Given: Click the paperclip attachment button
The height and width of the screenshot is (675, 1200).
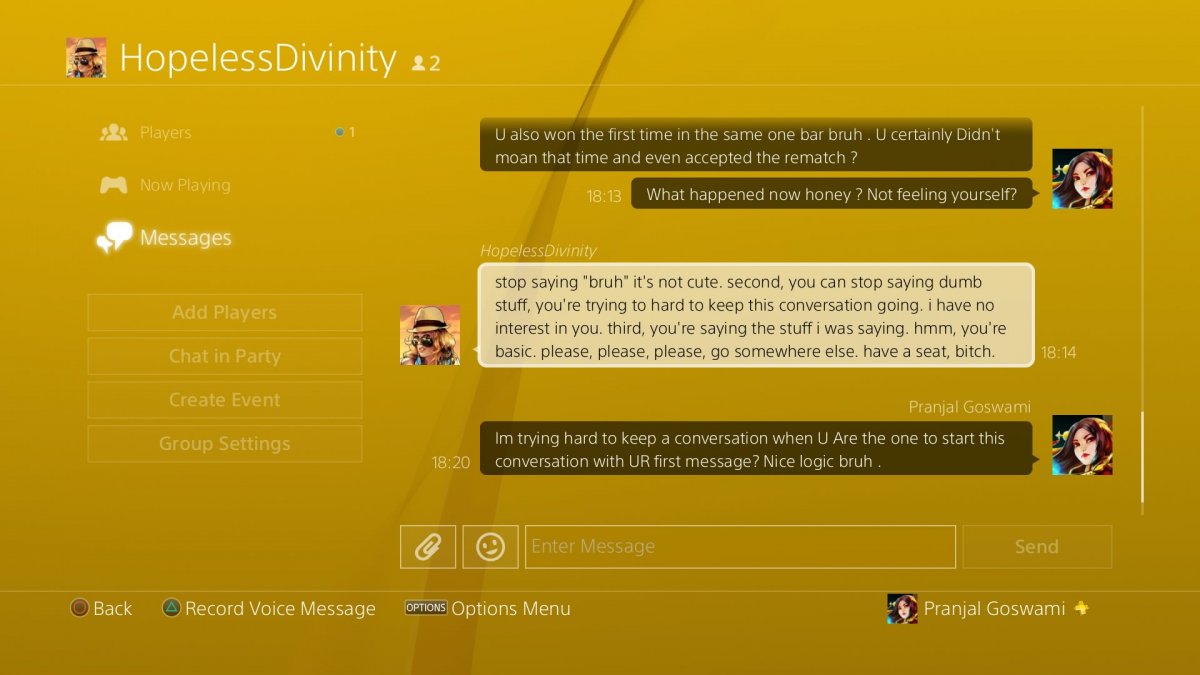Looking at the screenshot, I should click(428, 547).
